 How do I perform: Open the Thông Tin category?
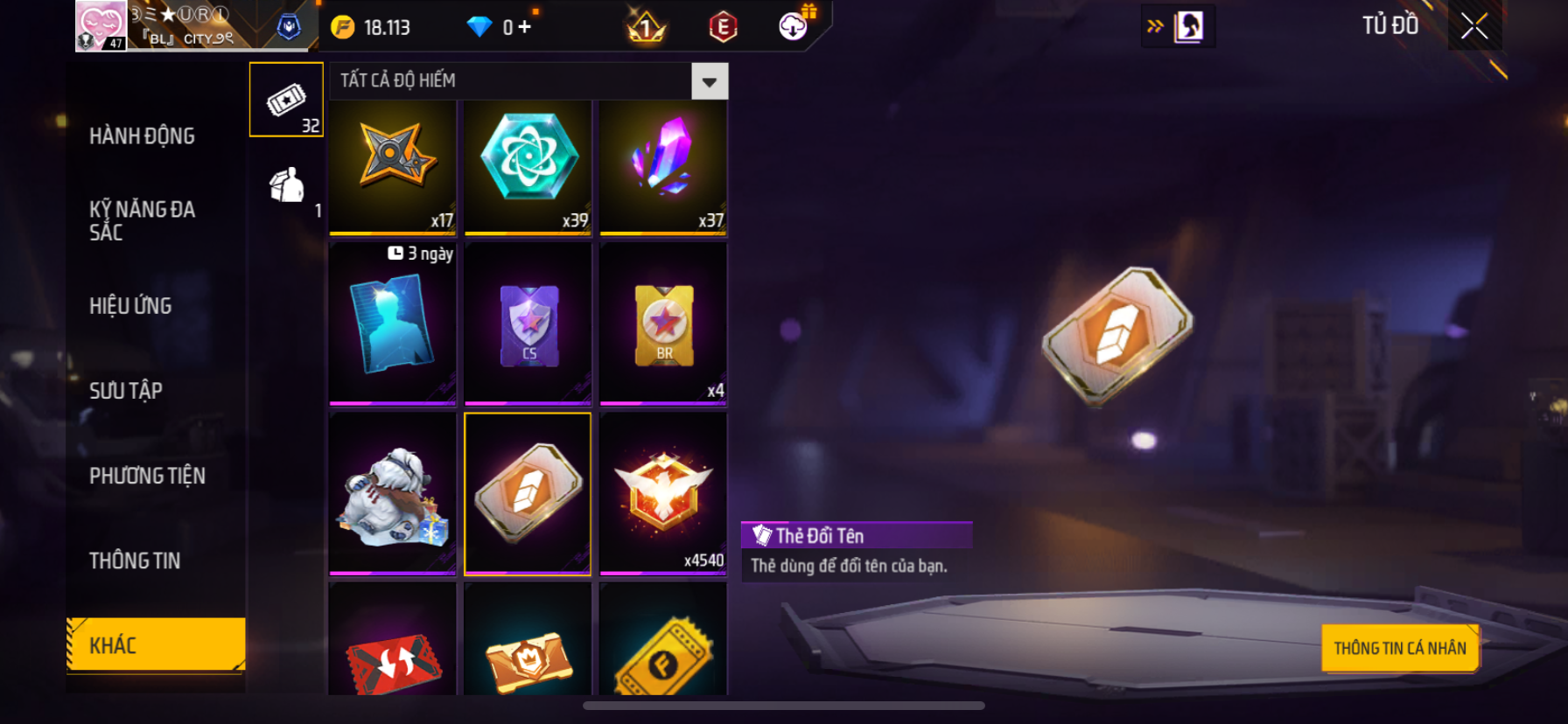(x=135, y=560)
